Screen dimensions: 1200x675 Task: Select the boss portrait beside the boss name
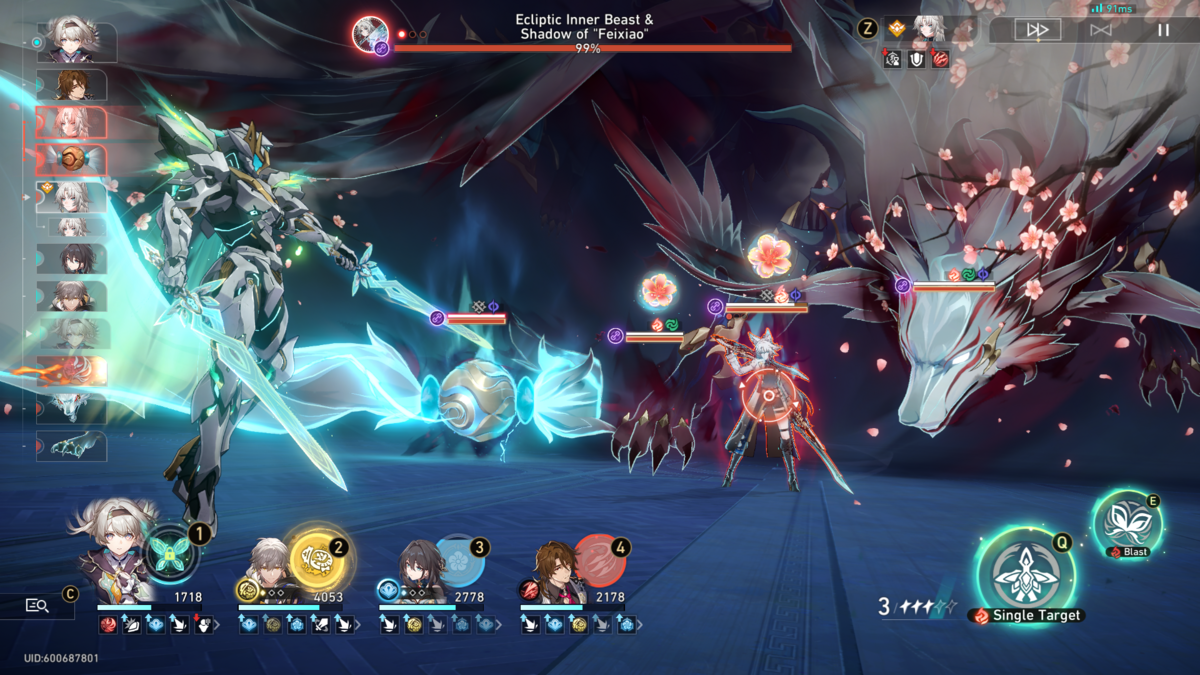(x=371, y=32)
